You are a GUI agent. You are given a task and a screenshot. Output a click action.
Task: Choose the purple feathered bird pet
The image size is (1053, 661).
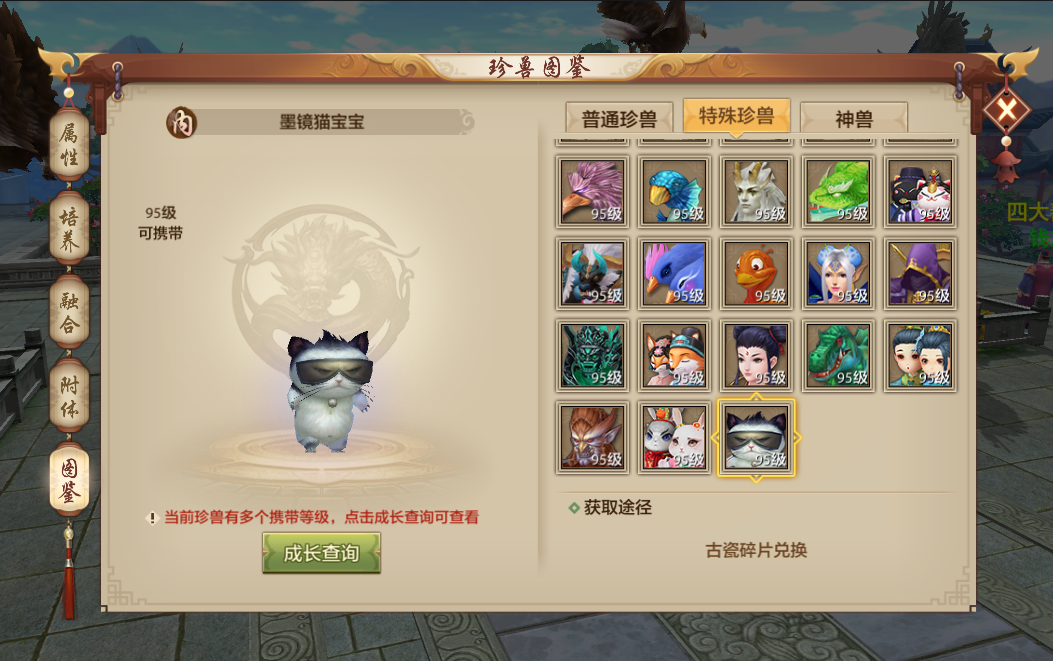click(x=593, y=191)
